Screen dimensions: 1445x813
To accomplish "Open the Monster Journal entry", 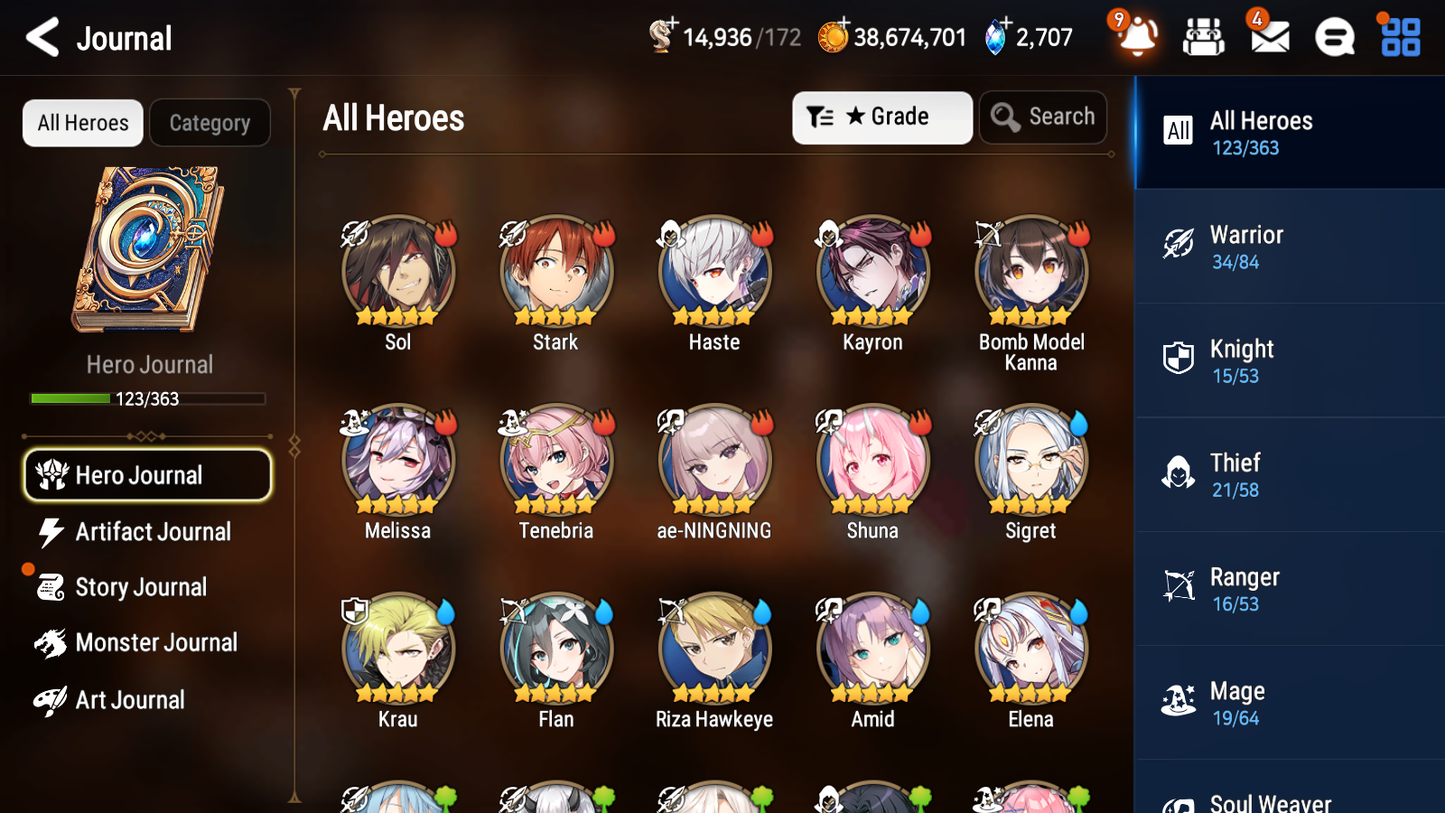I will point(155,643).
